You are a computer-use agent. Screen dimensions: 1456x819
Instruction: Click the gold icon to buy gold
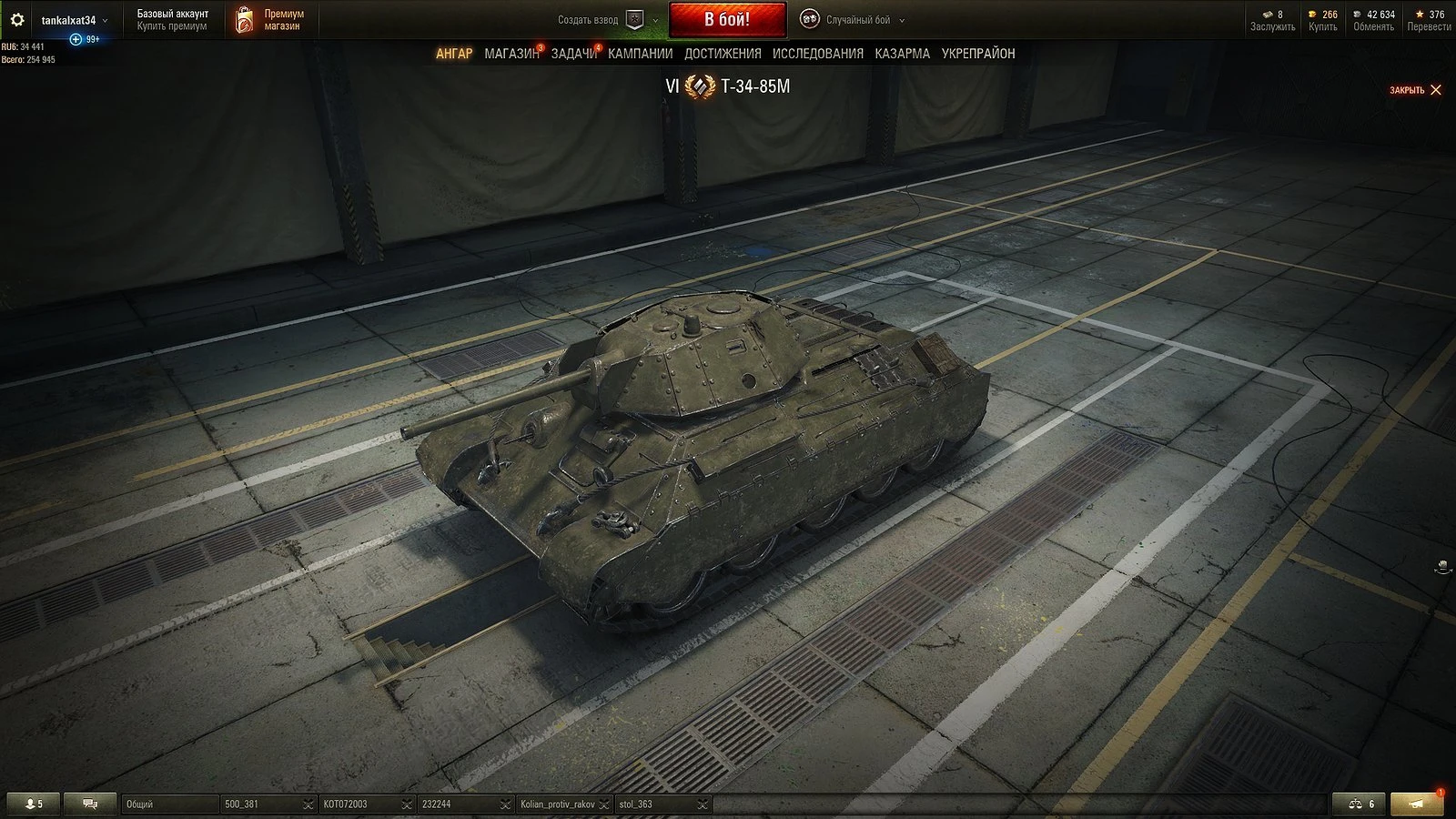1312,14
